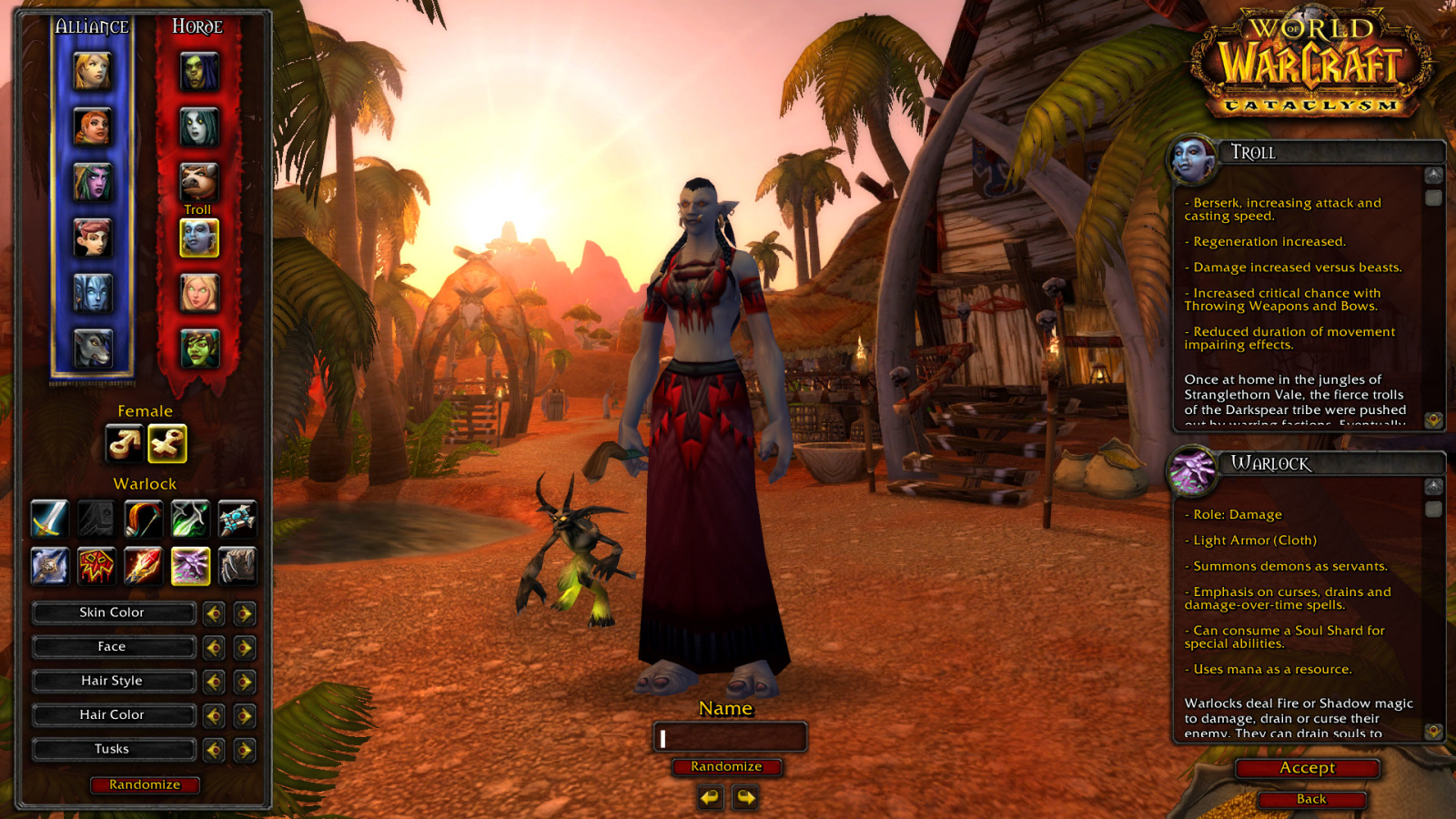Pick the Goblin race portrait
The image size is (1456, 819).
coord(198,349)
